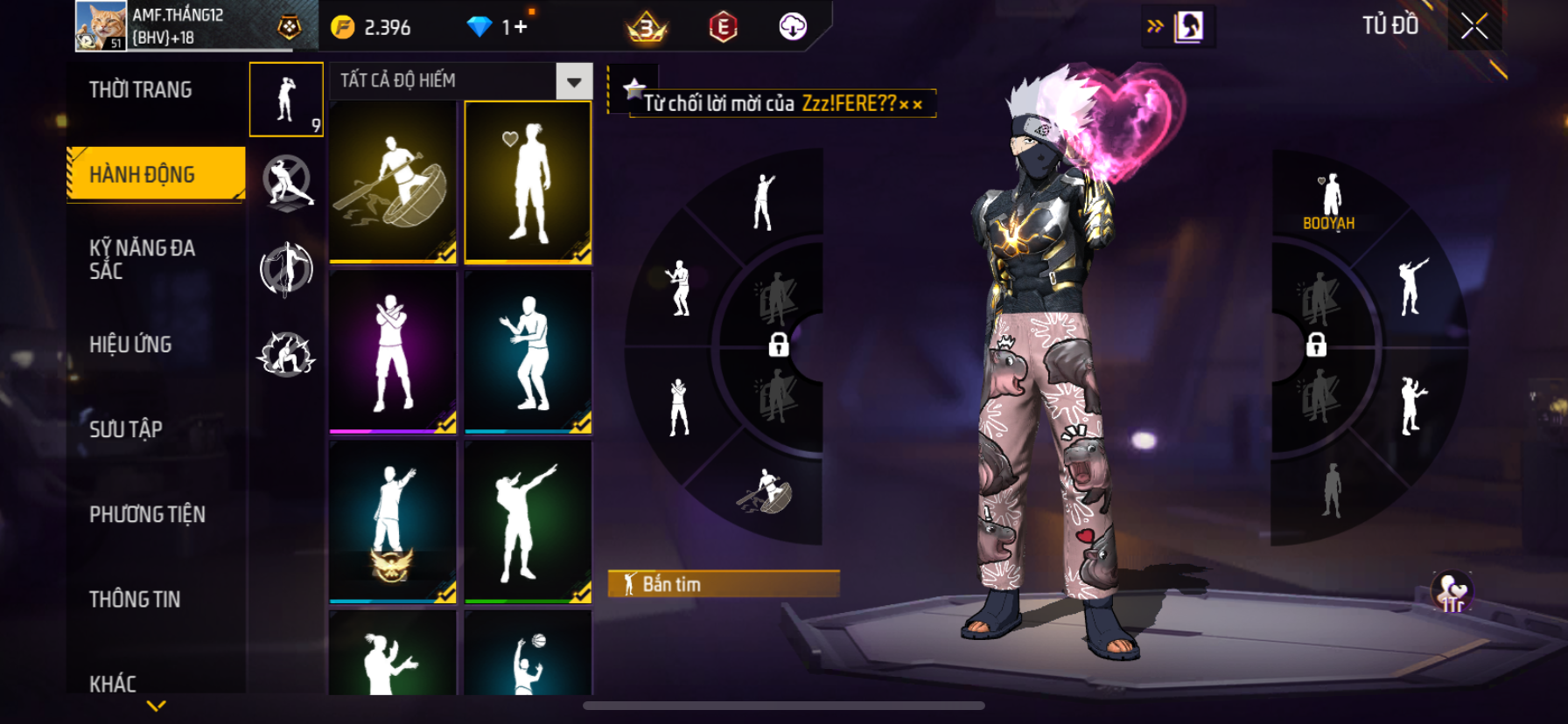Pick the crossed-arms emote on purple tile
1568x724 pixels.
(393, 352)
